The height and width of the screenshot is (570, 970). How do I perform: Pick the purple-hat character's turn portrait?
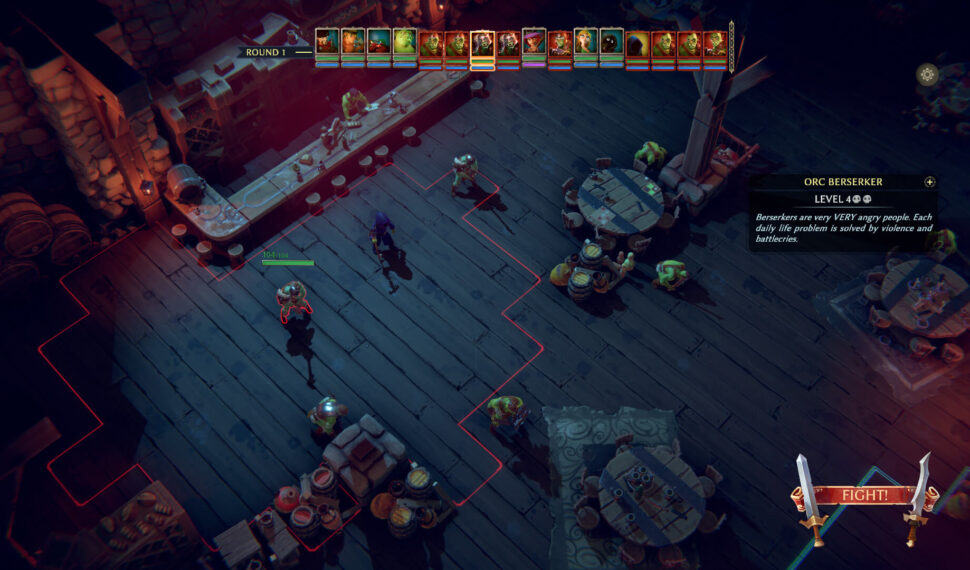coord(534,43)
